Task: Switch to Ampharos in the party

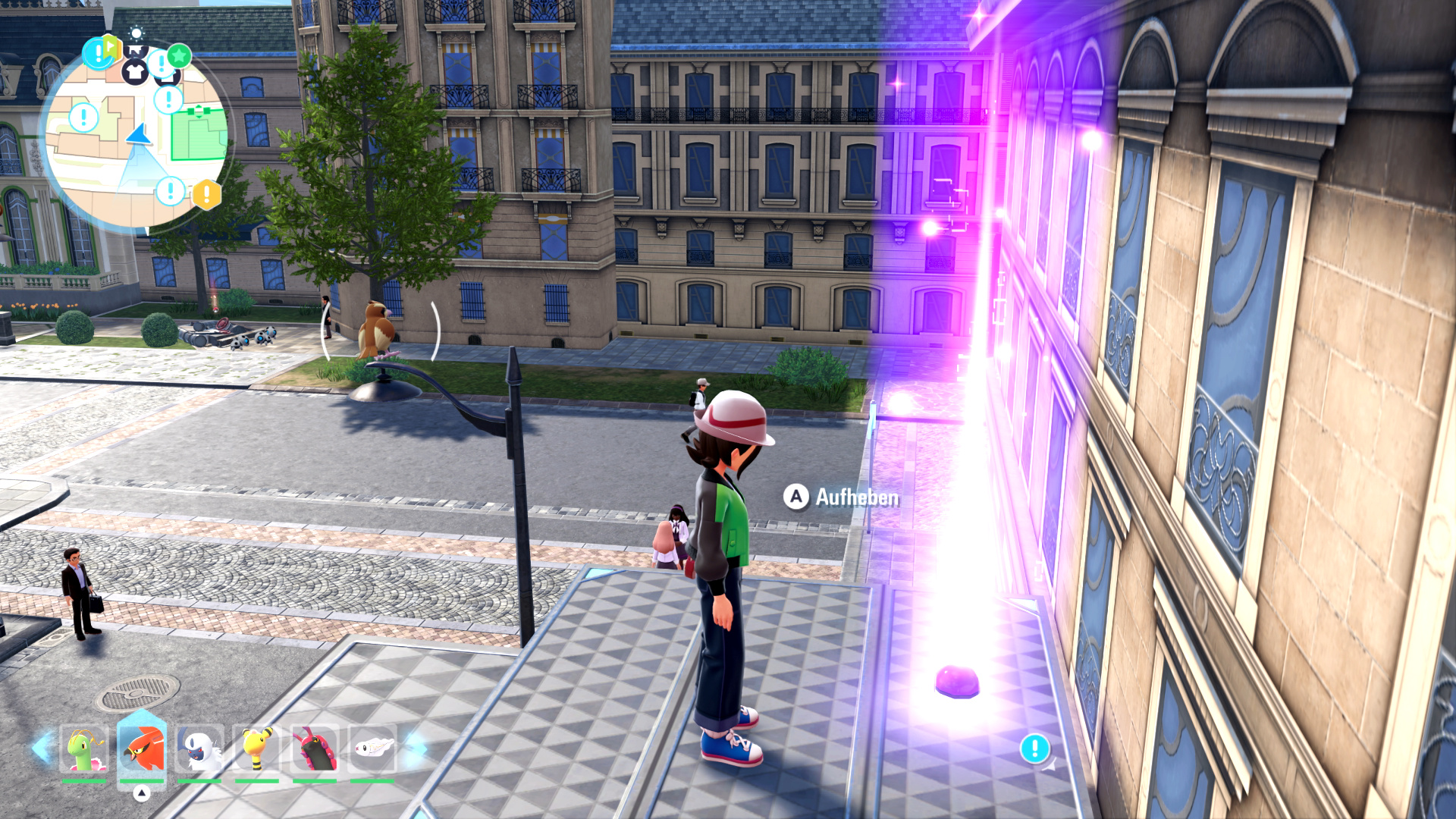Action: (257, 749)
